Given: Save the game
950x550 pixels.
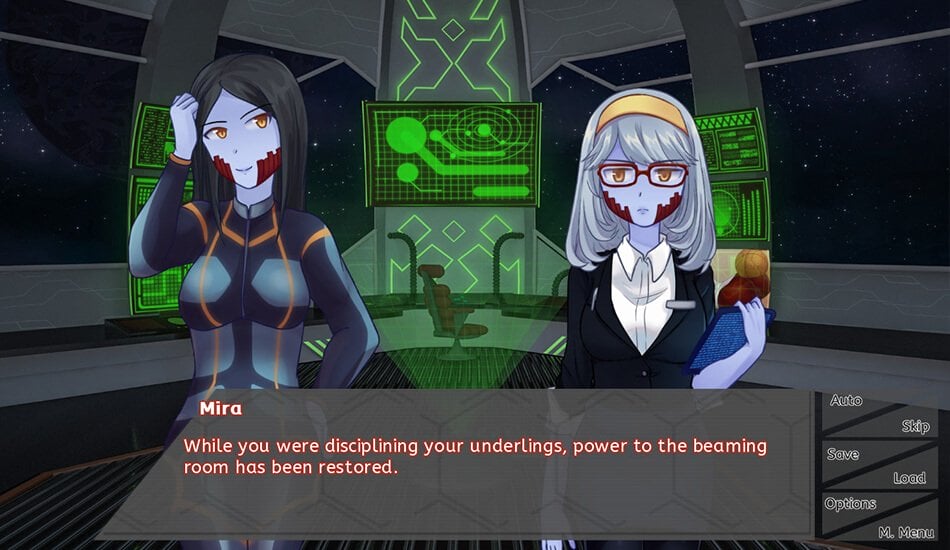Looking at the screenshot, I should tap(843, 454).
